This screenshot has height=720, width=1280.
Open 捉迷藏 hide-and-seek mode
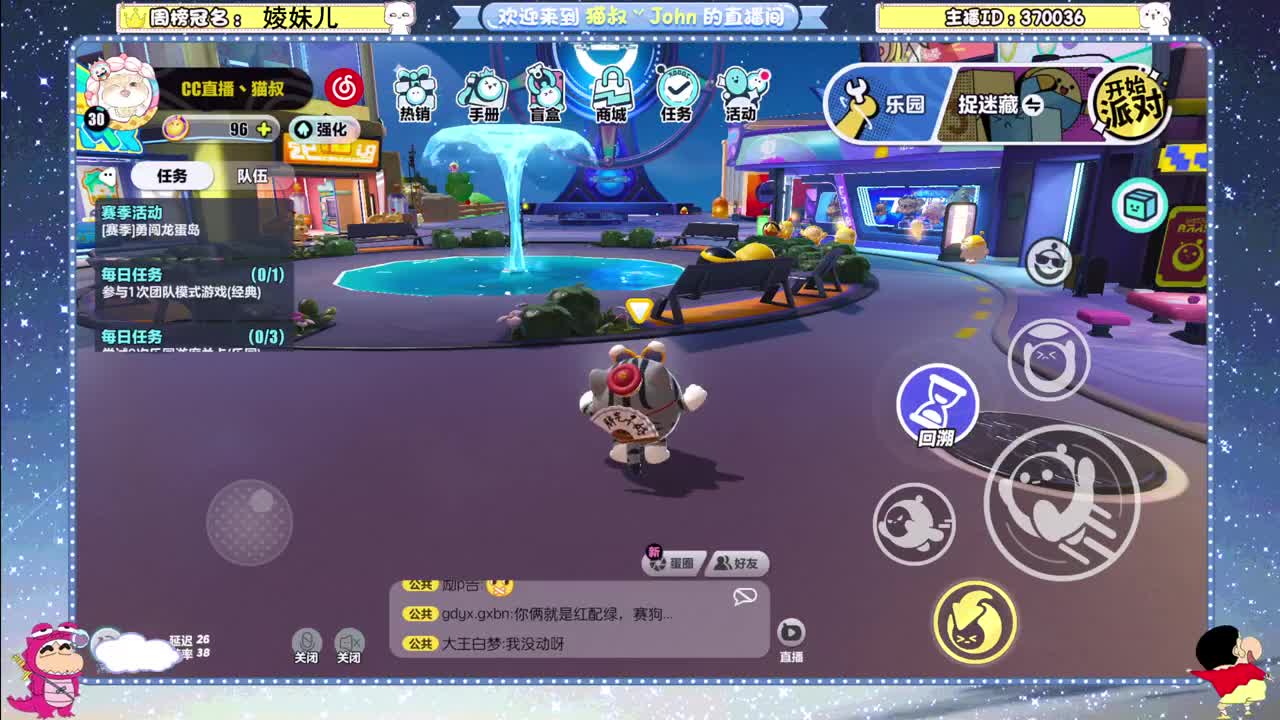[990, 105]
